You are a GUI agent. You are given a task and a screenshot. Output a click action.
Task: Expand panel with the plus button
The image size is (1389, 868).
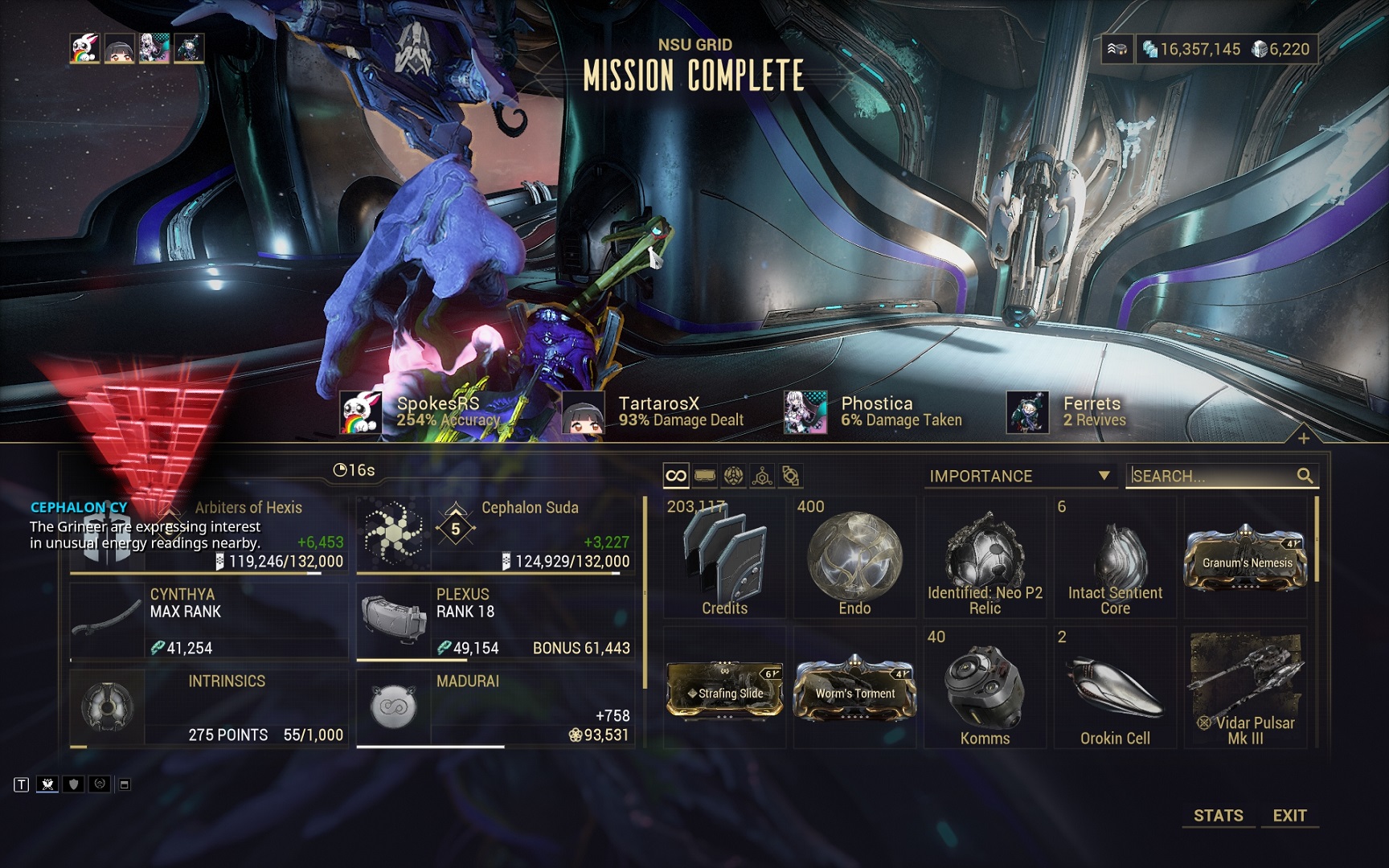point(1304,438)
